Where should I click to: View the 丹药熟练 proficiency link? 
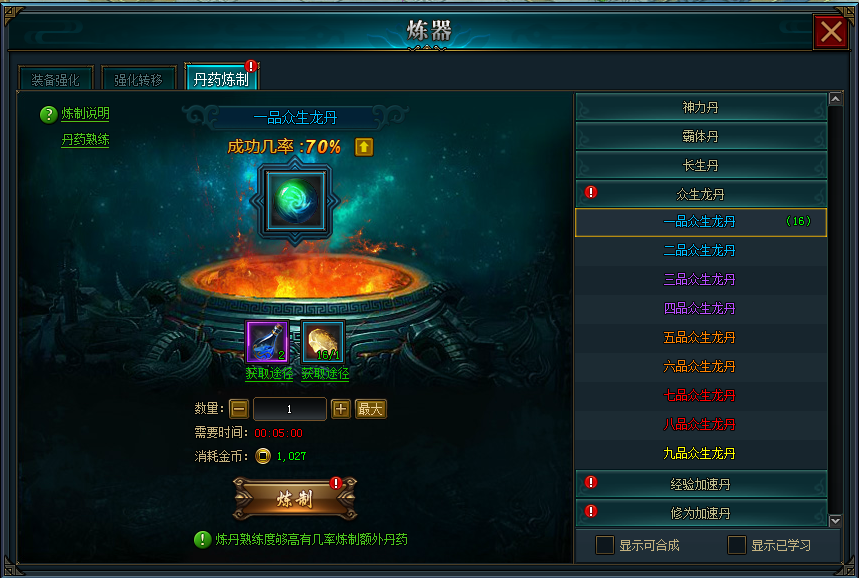click(85, 140)
